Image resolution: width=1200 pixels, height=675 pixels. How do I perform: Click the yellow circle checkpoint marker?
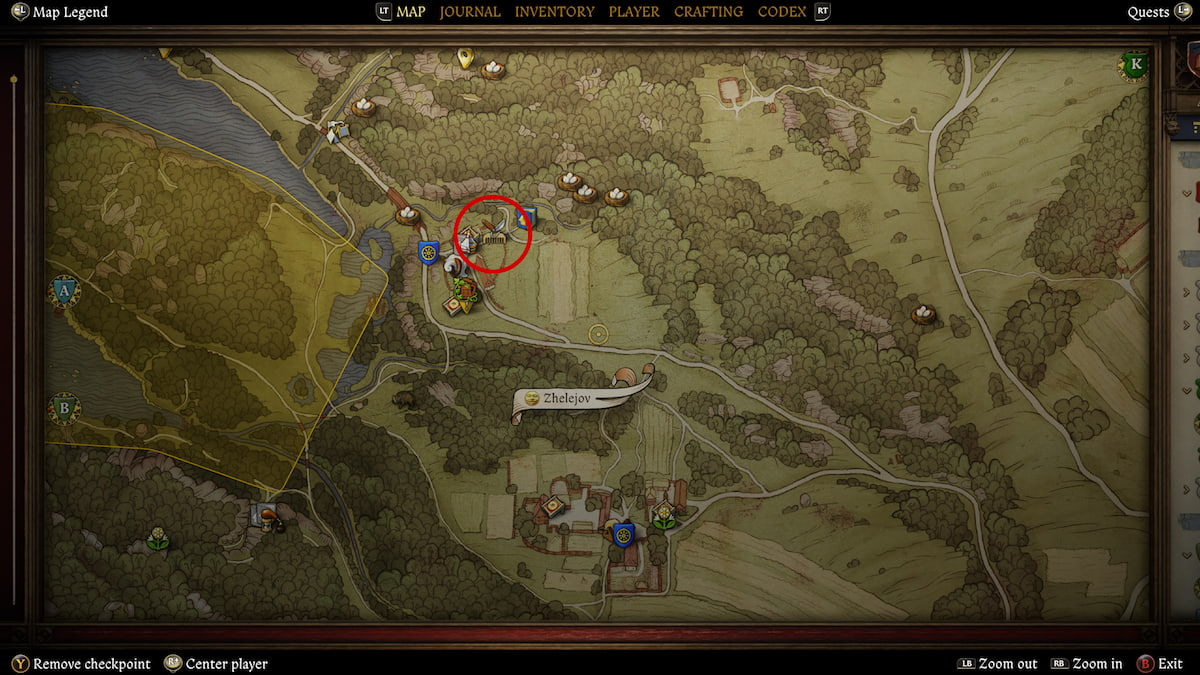tap(599, 334)
